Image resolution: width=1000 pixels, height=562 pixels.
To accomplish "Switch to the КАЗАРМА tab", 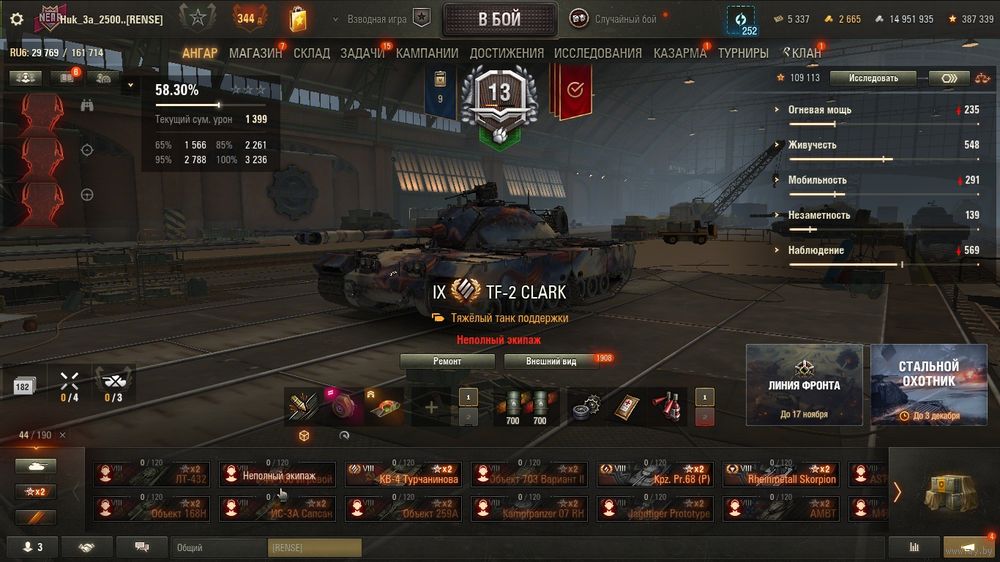I will coord(680,53).
